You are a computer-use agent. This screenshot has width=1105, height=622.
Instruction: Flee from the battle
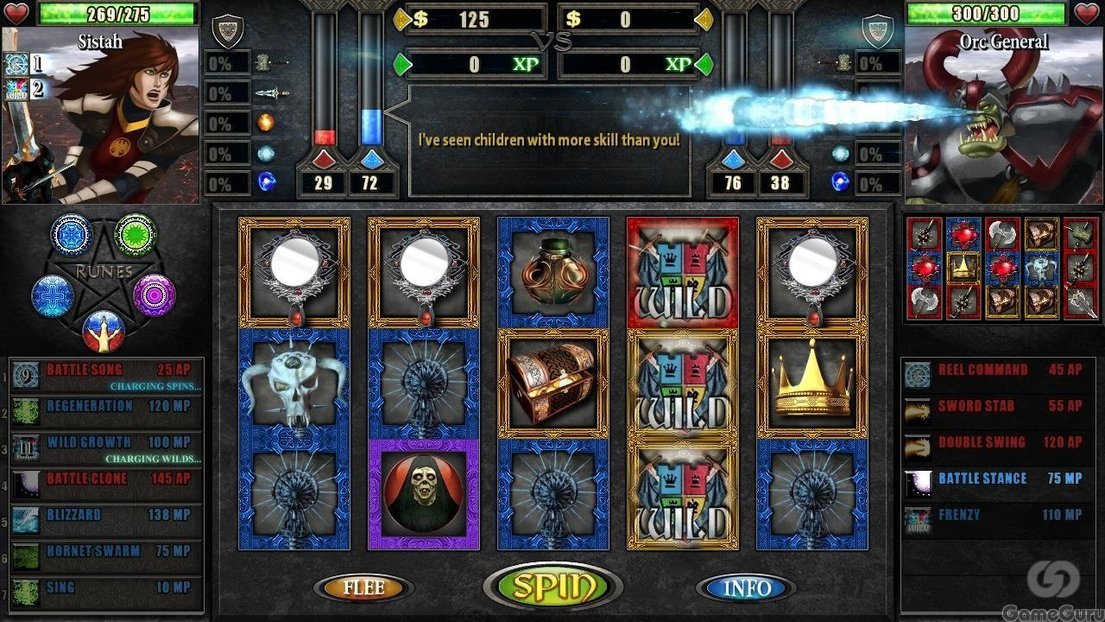(363, 588)
